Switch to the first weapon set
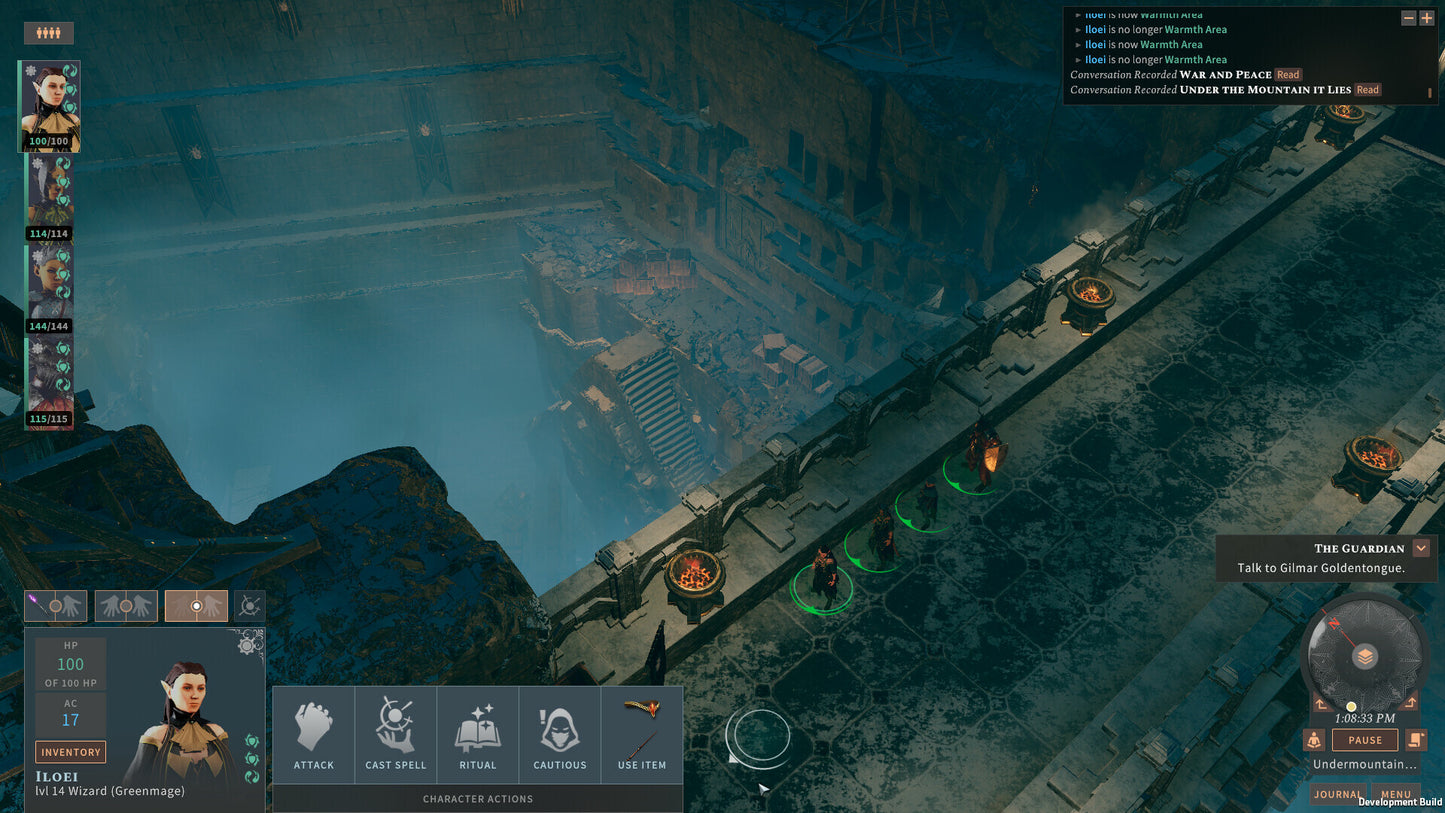 (55, 605)
